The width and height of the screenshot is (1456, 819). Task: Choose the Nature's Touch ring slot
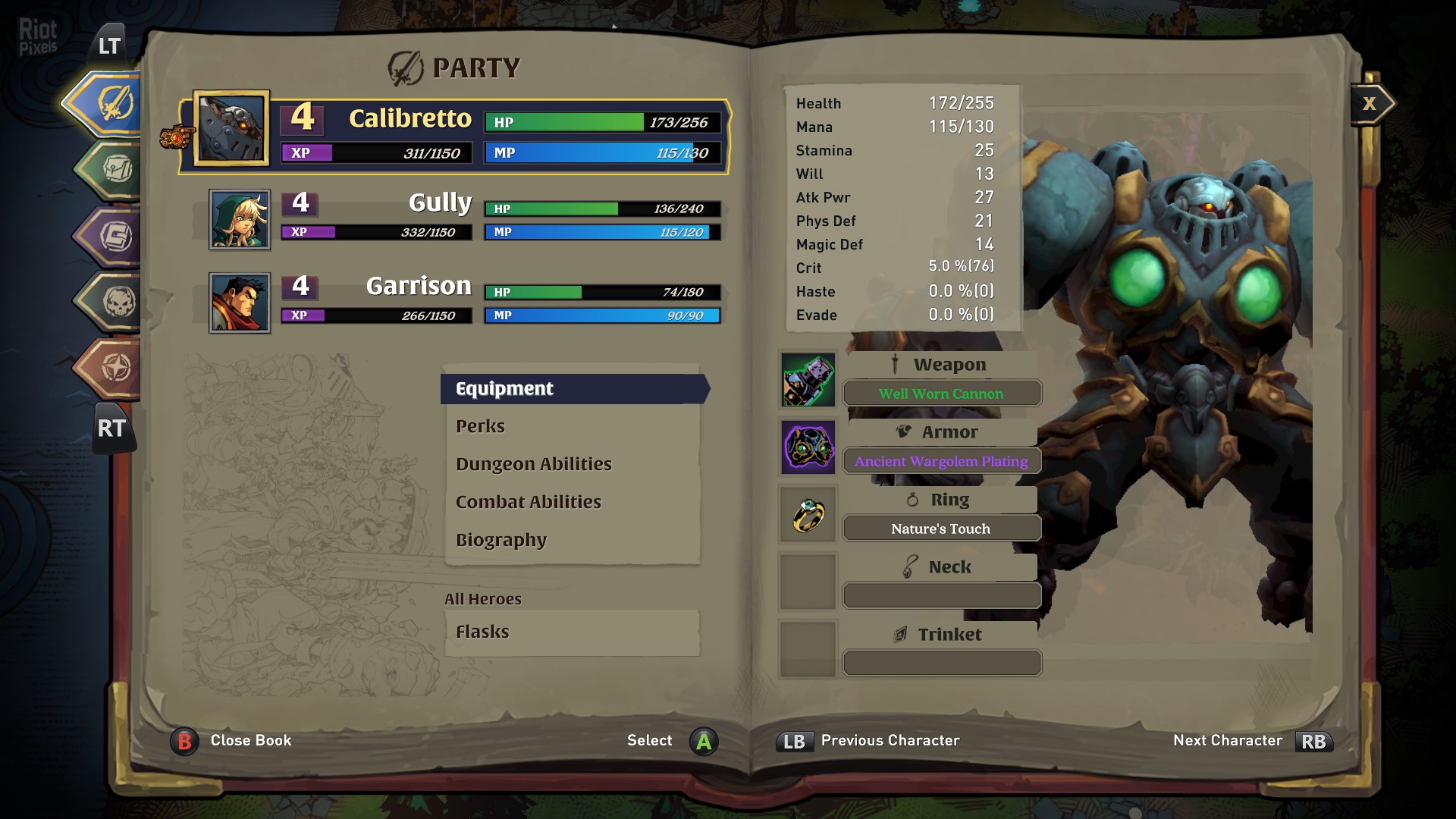pos(941,529)
